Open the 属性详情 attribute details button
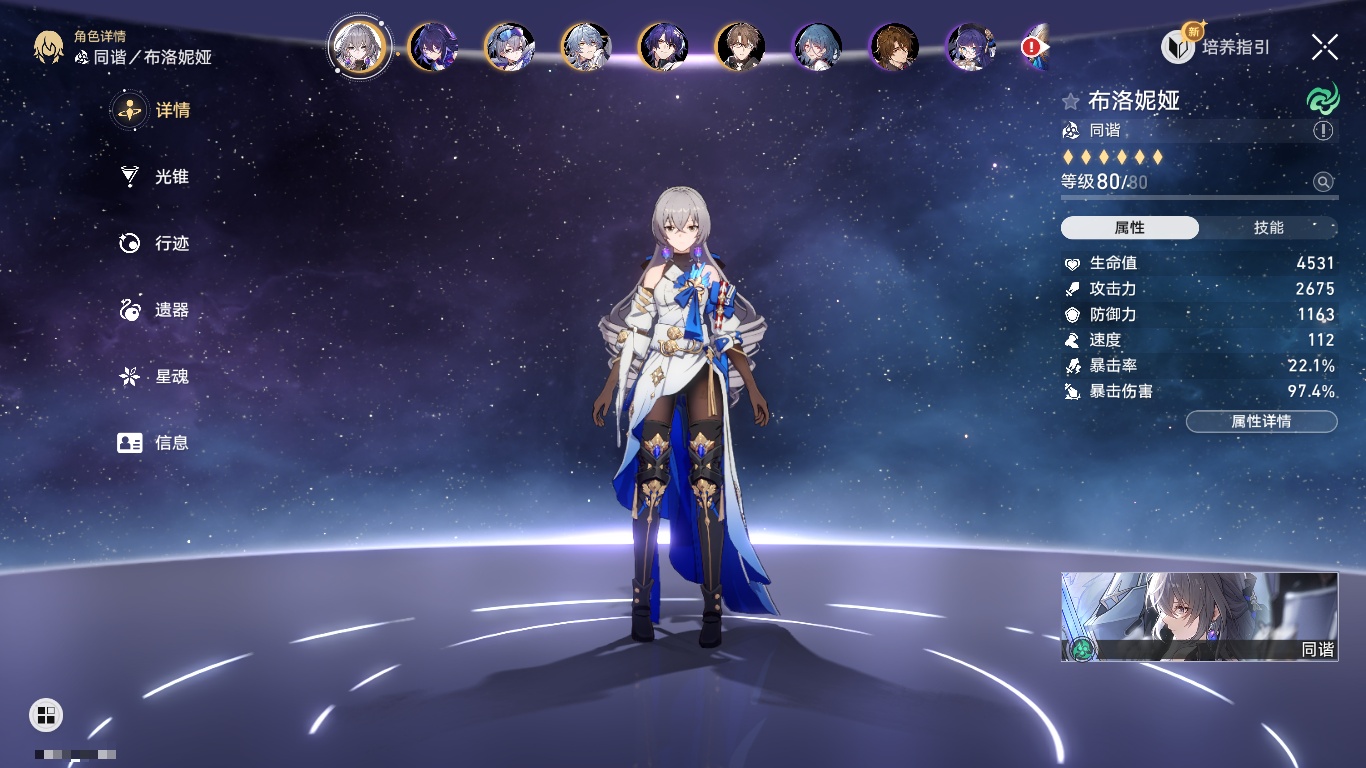This screenshot has width=1366, height=768. [1261, 421]
